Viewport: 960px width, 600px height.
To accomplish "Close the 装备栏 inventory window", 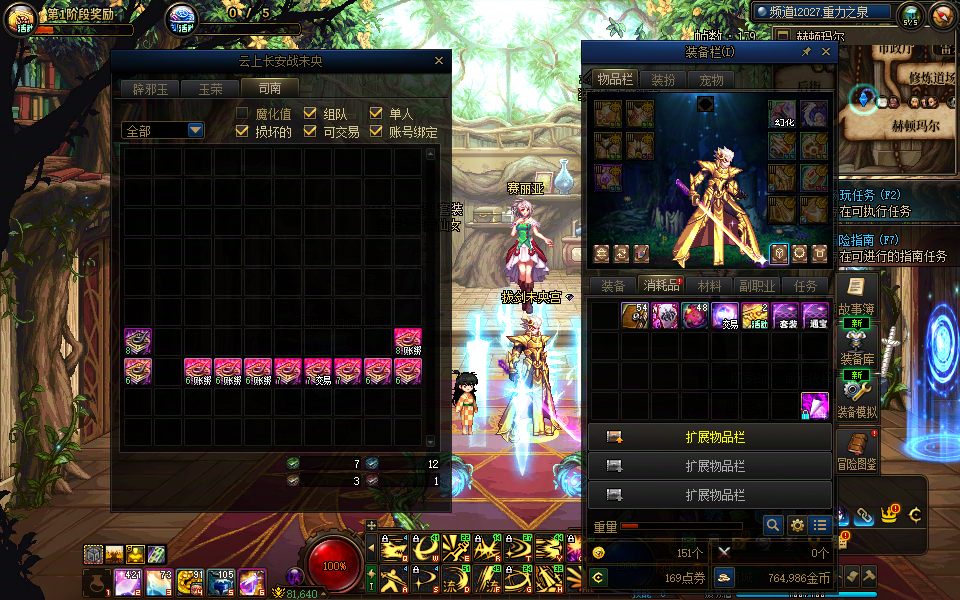I will pos(826,52).
